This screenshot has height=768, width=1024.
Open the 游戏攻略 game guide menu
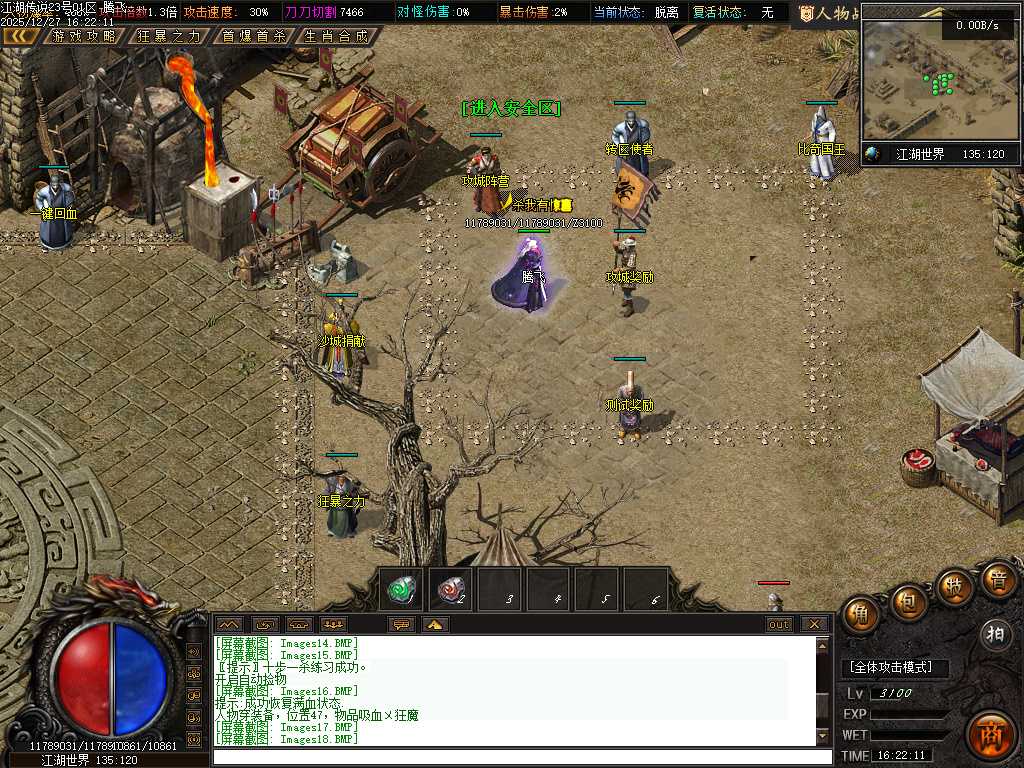click(x=84, y=36)
